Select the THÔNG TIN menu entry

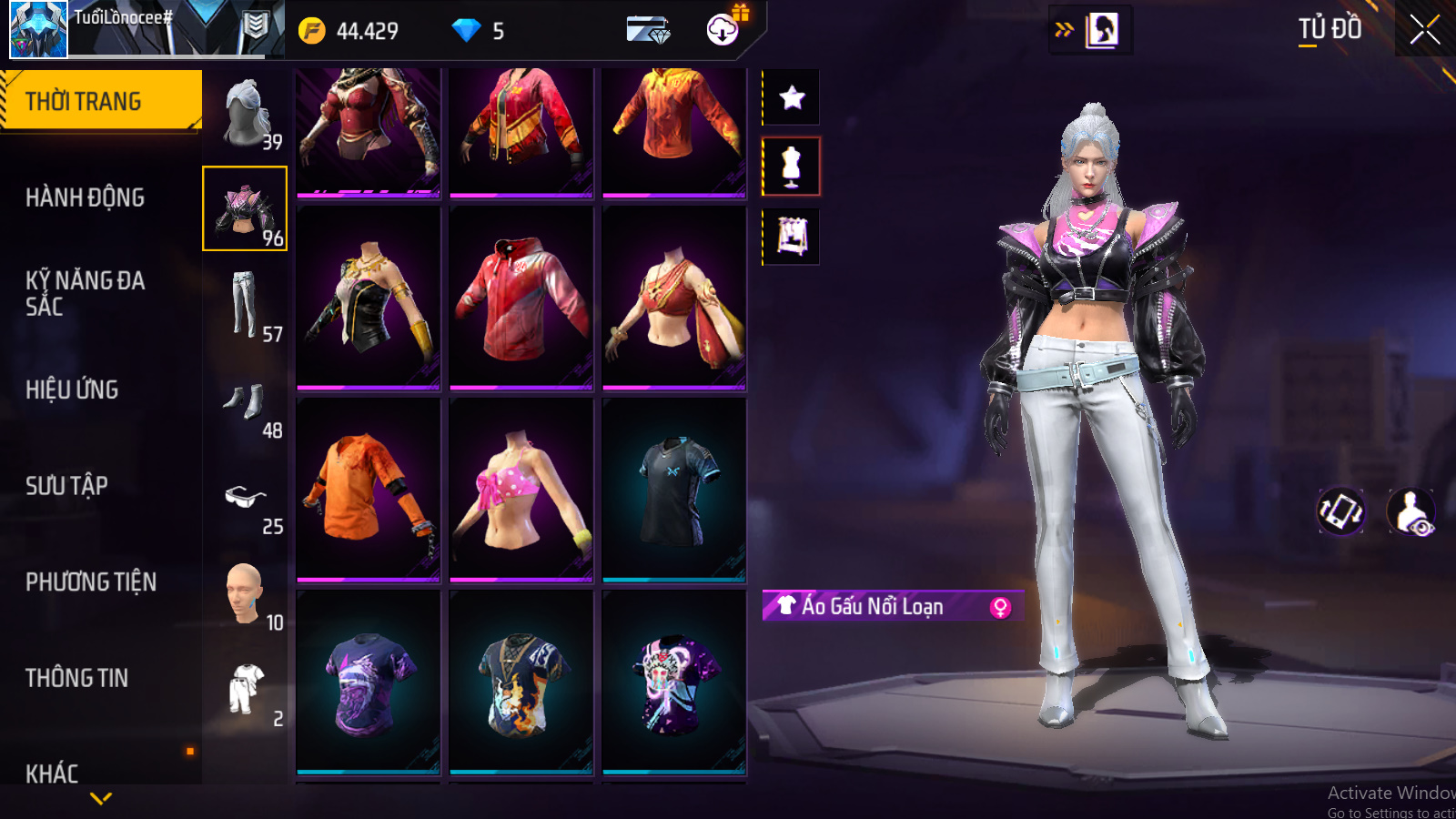coord(76,678)
